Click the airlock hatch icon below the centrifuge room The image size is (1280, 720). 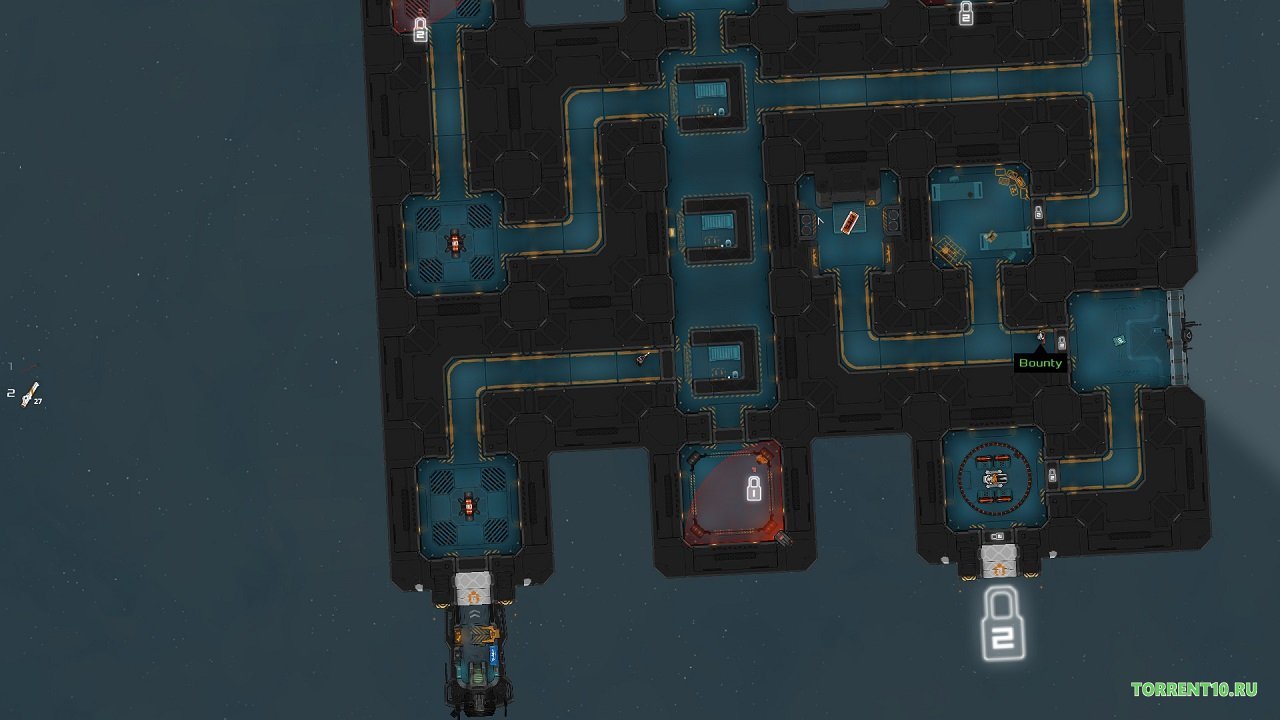(x=997, y=562)
